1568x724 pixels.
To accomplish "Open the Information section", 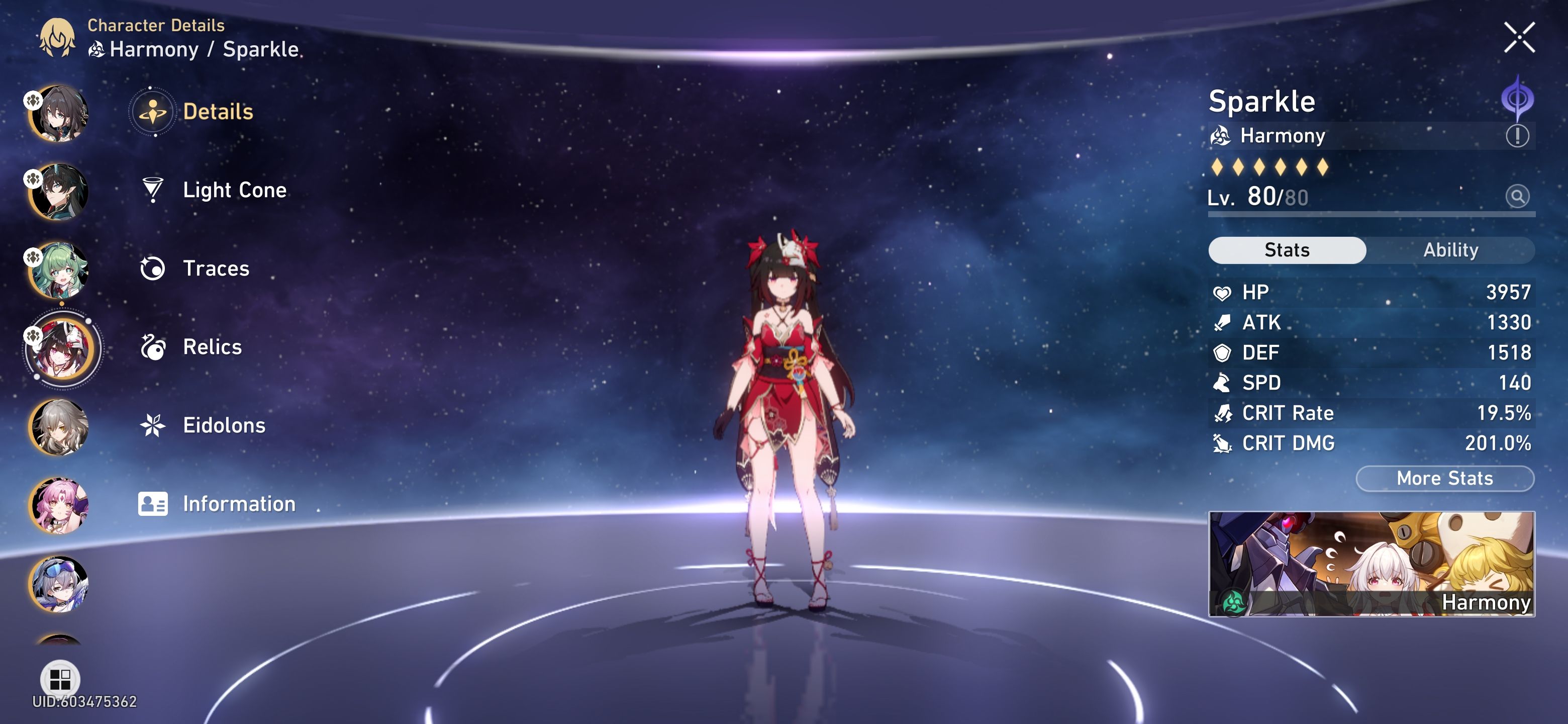I will [239, 504].
